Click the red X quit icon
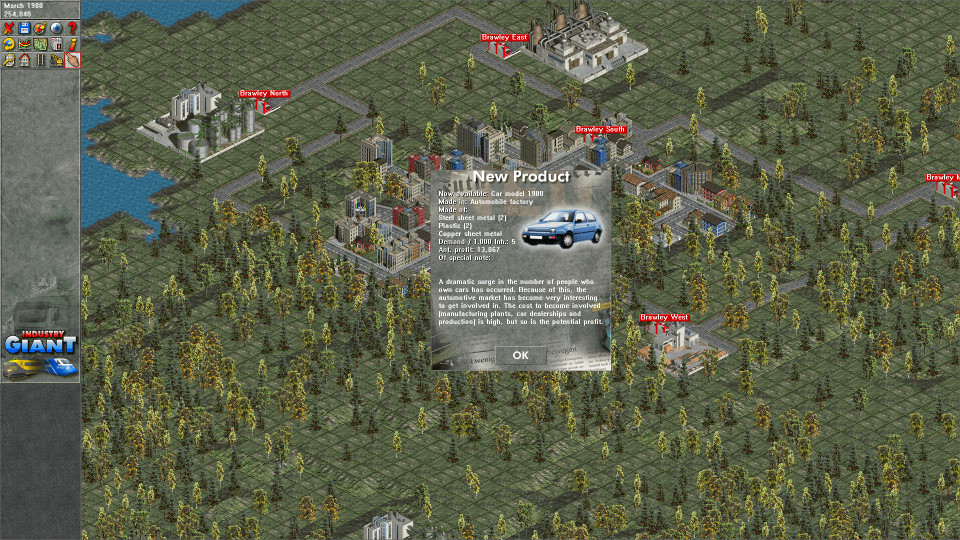This screenshot has width=960, height=540. 9,27
